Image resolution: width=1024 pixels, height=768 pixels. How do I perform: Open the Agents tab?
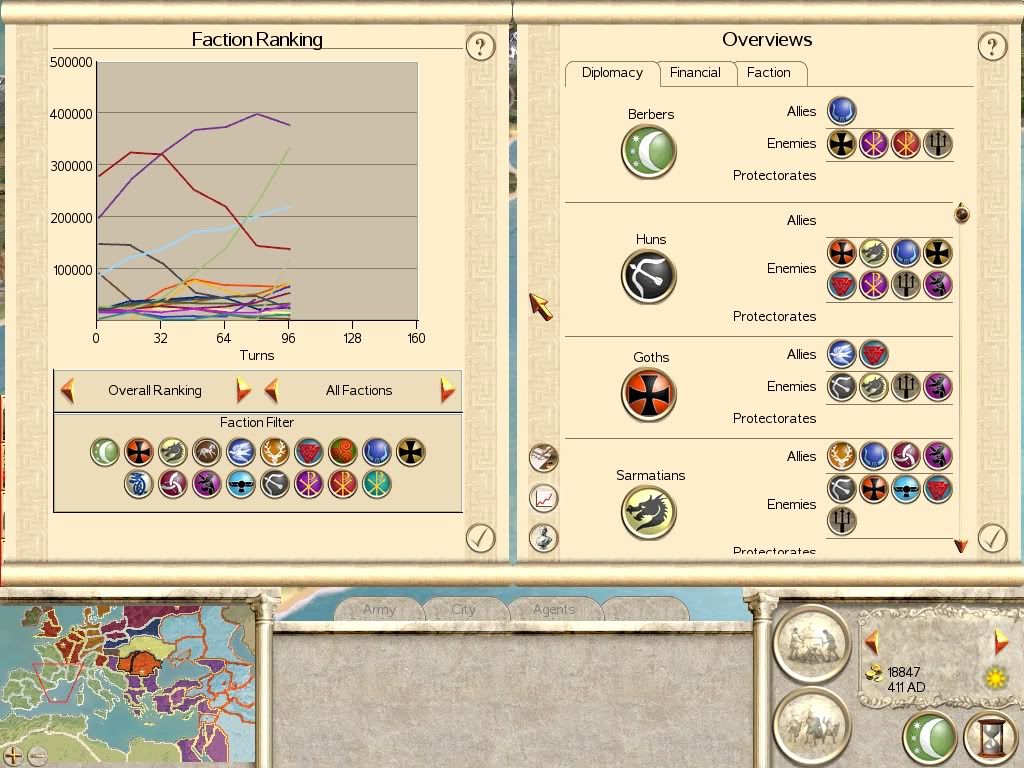point(553,609)
